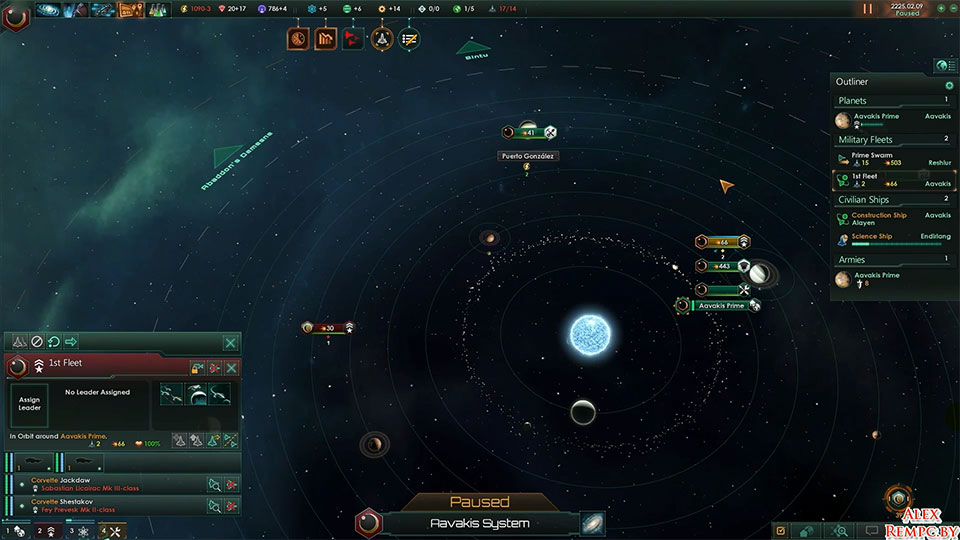The width and height of the screenshot is (960, 540).
Task: Open Outliner settings gear
Action: point(948,85)
